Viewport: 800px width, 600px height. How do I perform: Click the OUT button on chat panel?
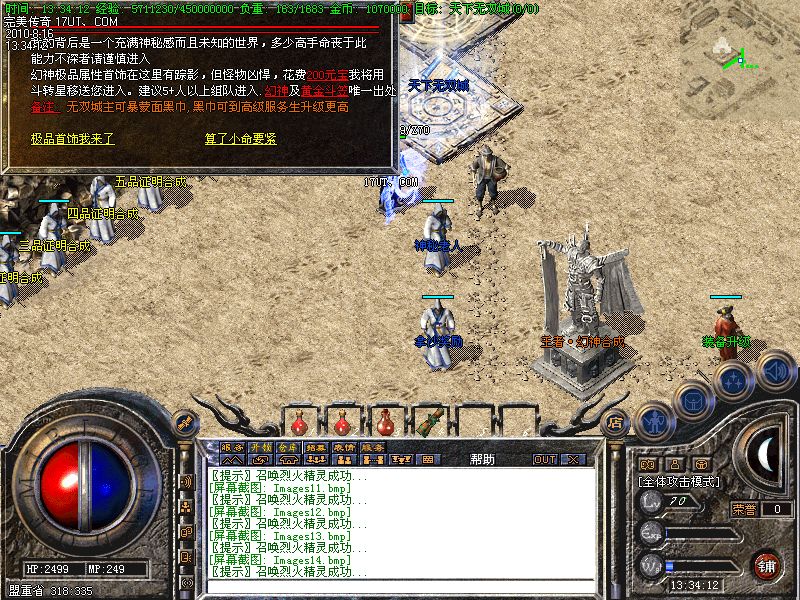click(544, 460)
